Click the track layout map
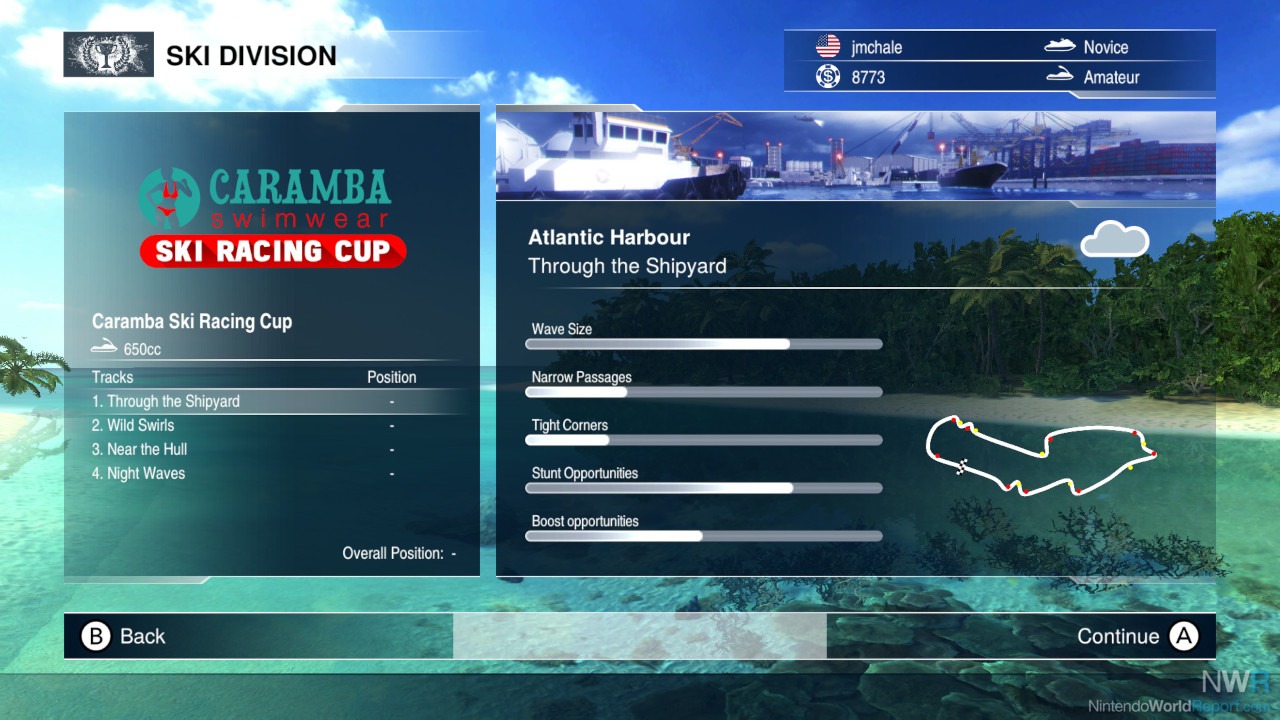 (x=1040, y=457)
